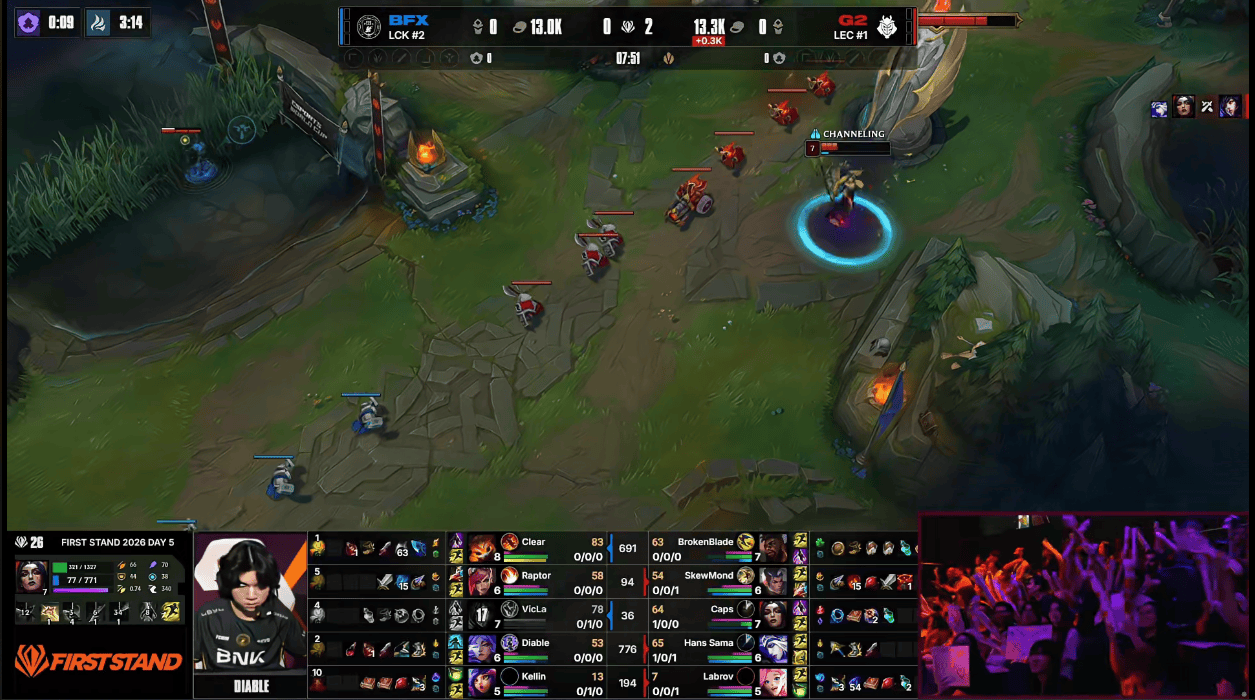Select Raptor's champion portrait in the scoreboard
The width and height of the screenshot is (1255, 700).
pyautogui.click(x=482, y=581)
